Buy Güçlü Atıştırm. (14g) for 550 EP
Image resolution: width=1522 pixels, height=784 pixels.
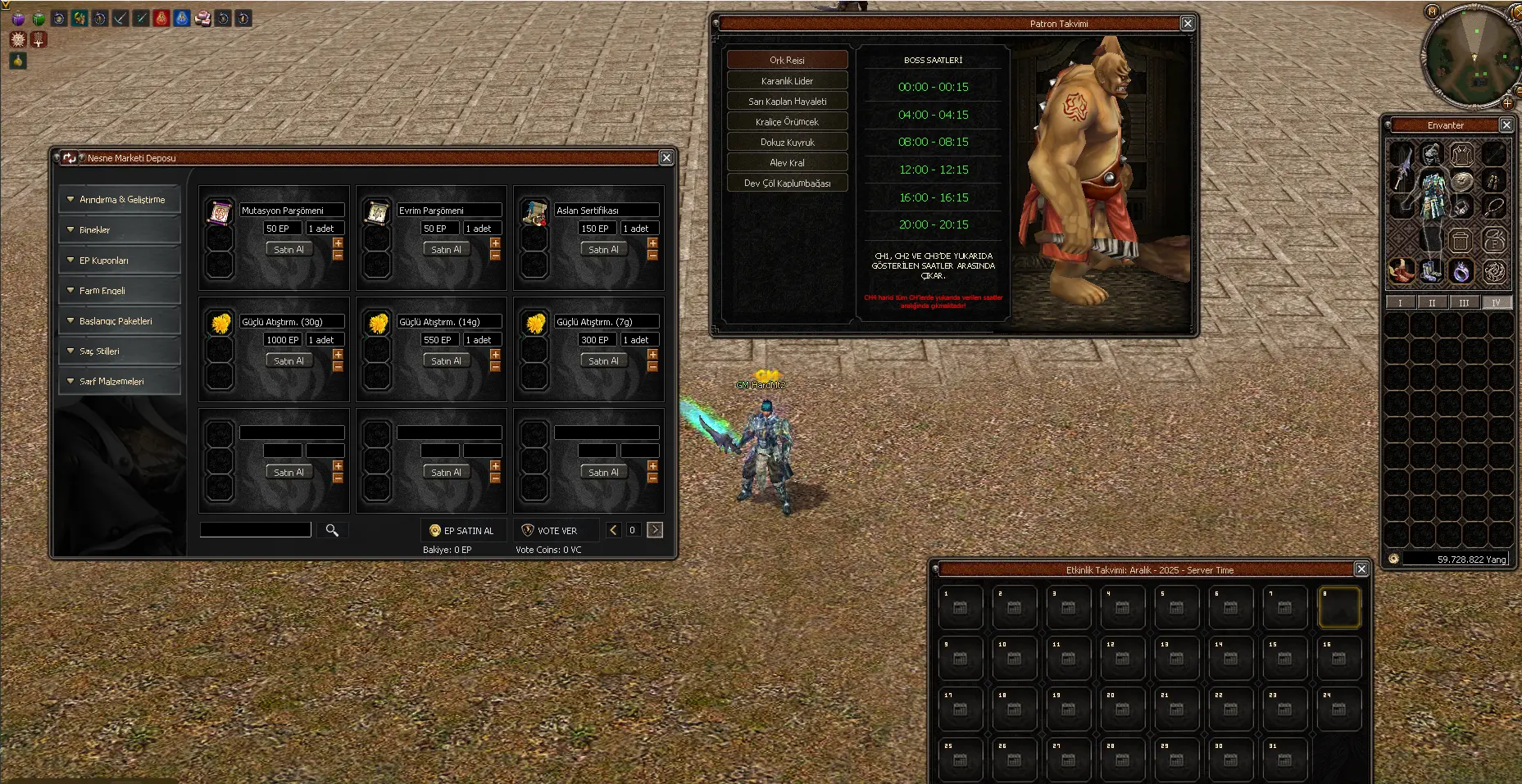[x=446, y=361]
